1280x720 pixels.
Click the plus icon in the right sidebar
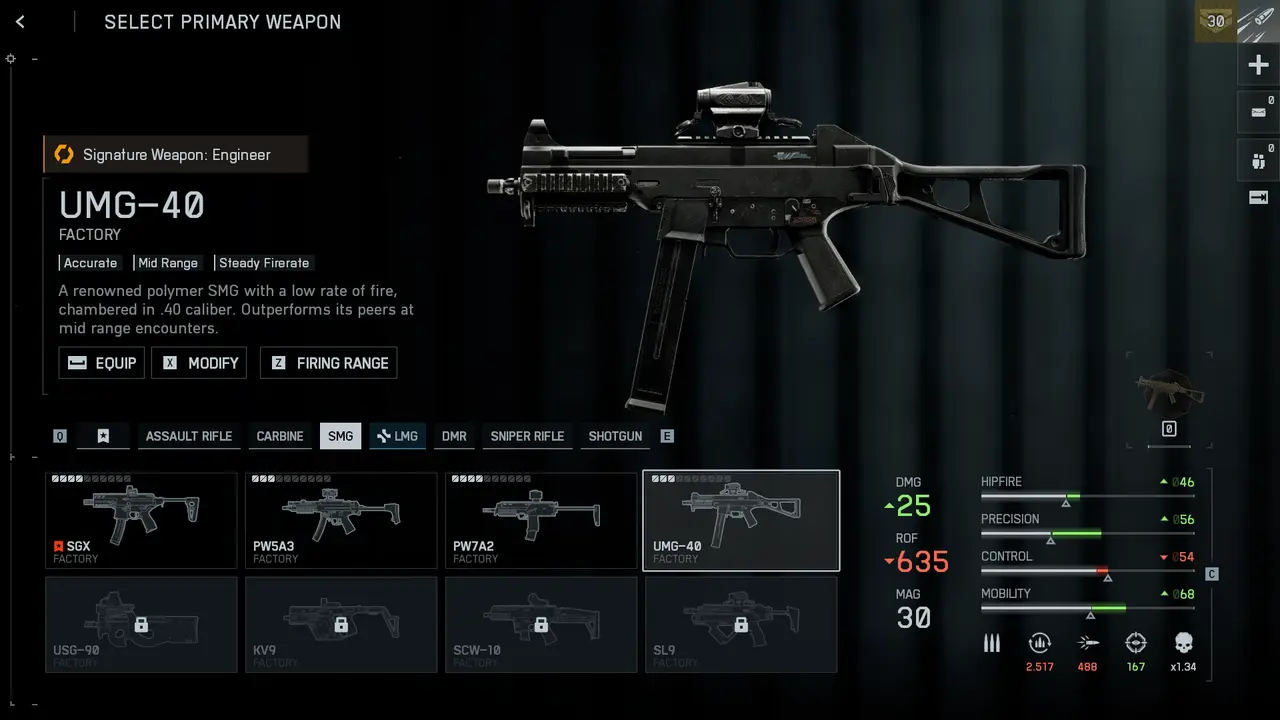1258,67
